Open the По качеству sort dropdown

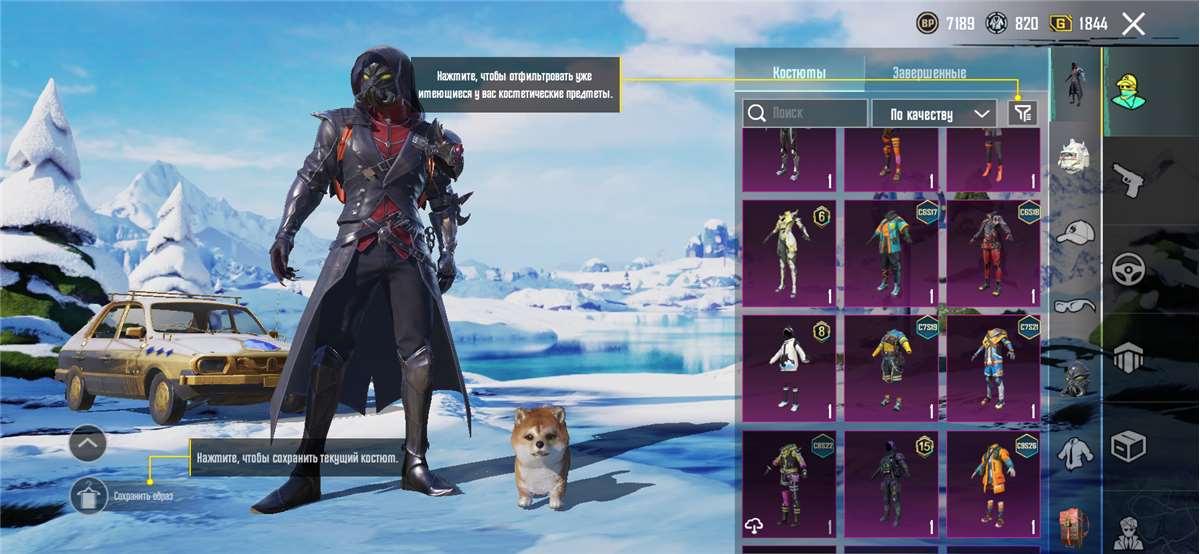coord(934,113)
